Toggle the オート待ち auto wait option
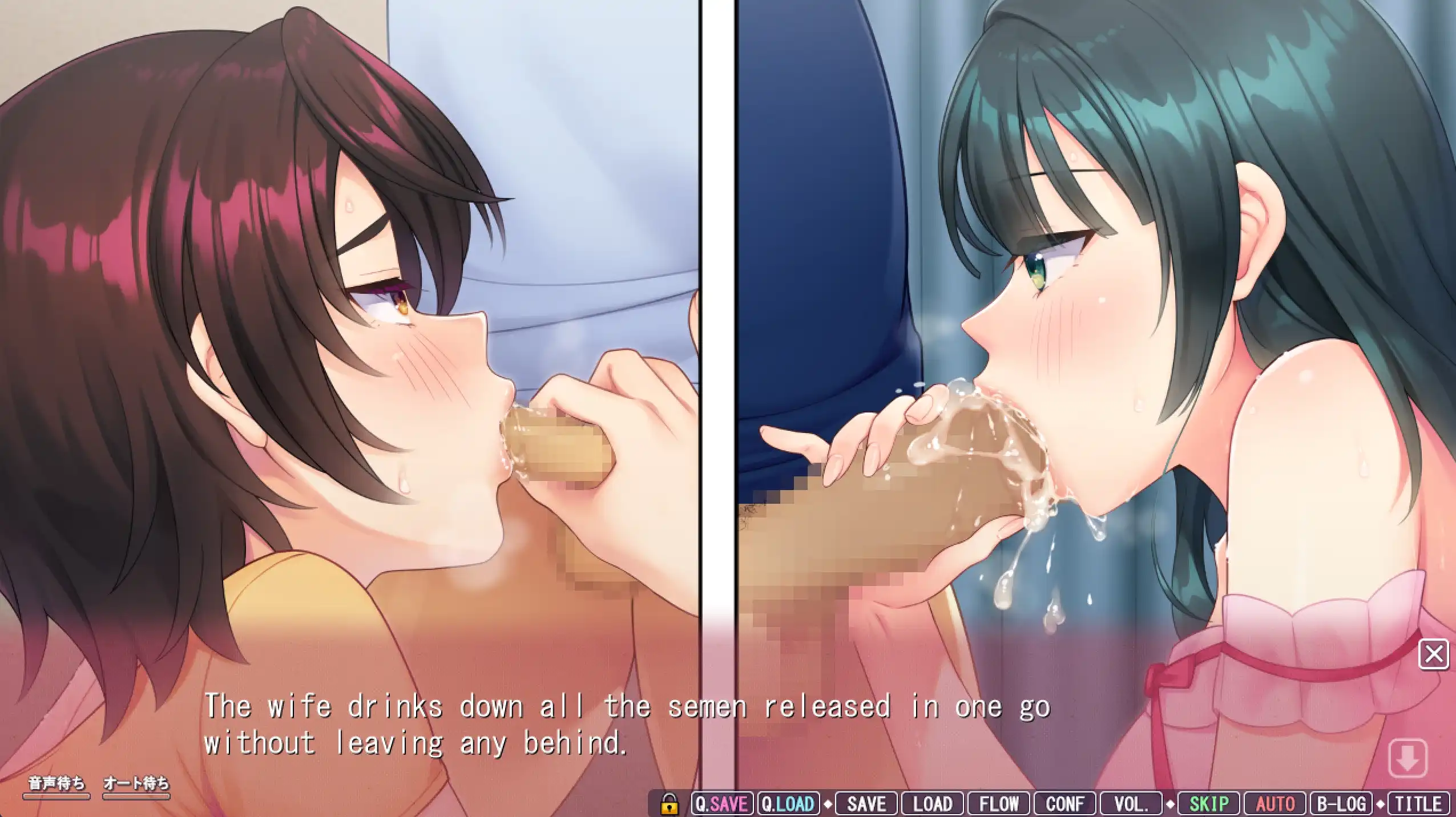Image resolution: width=1456 pixels, height=817 pixels. pos(136,784)
